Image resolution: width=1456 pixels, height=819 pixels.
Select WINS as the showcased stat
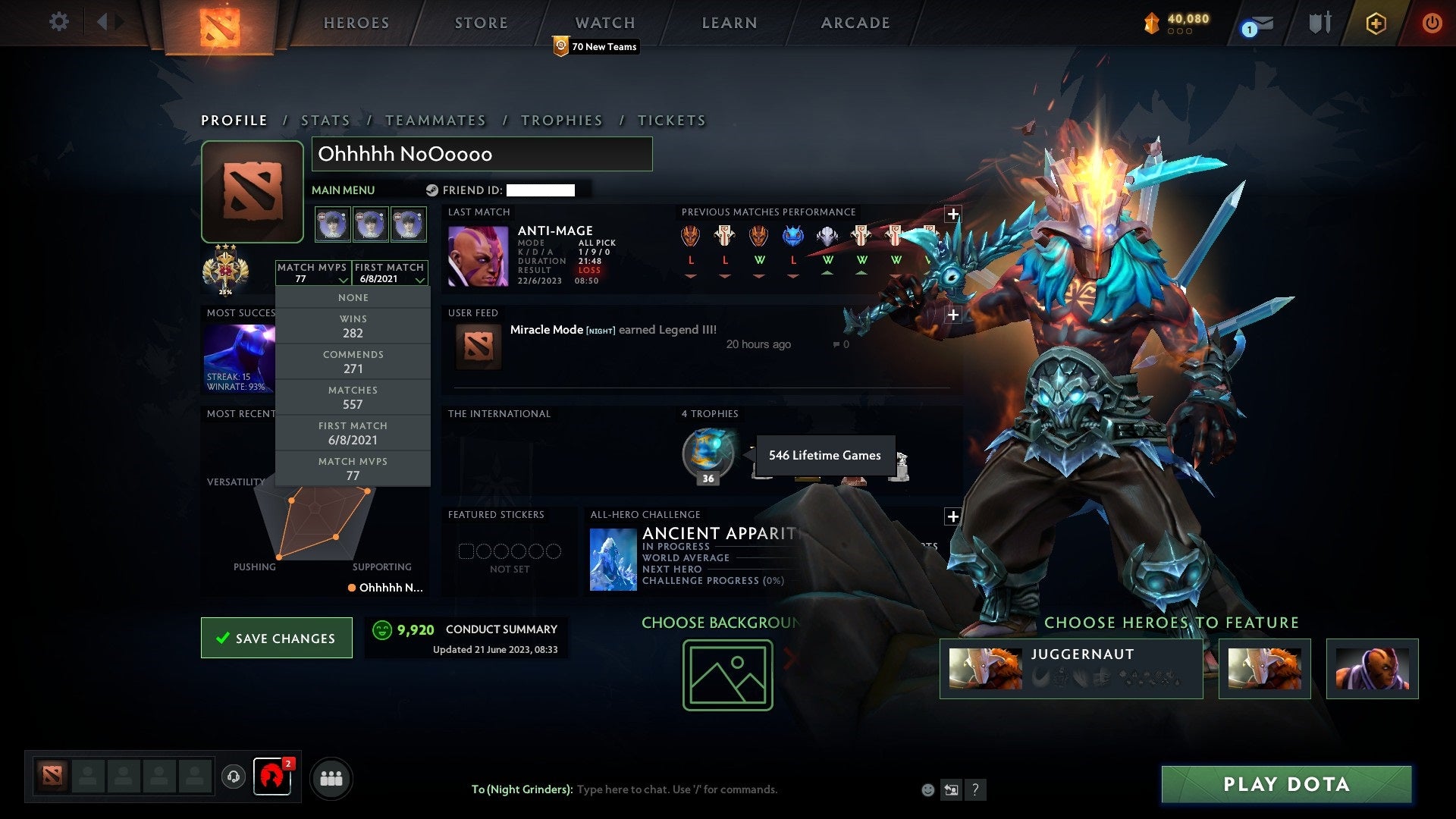coord(353,326)
